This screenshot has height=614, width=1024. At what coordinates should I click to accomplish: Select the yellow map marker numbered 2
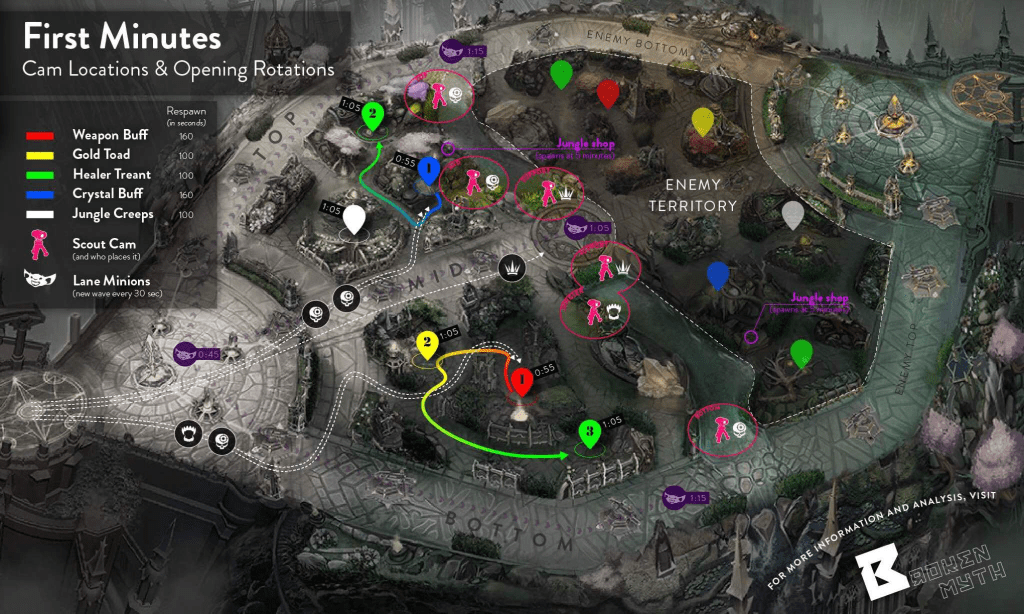(427, 346)
